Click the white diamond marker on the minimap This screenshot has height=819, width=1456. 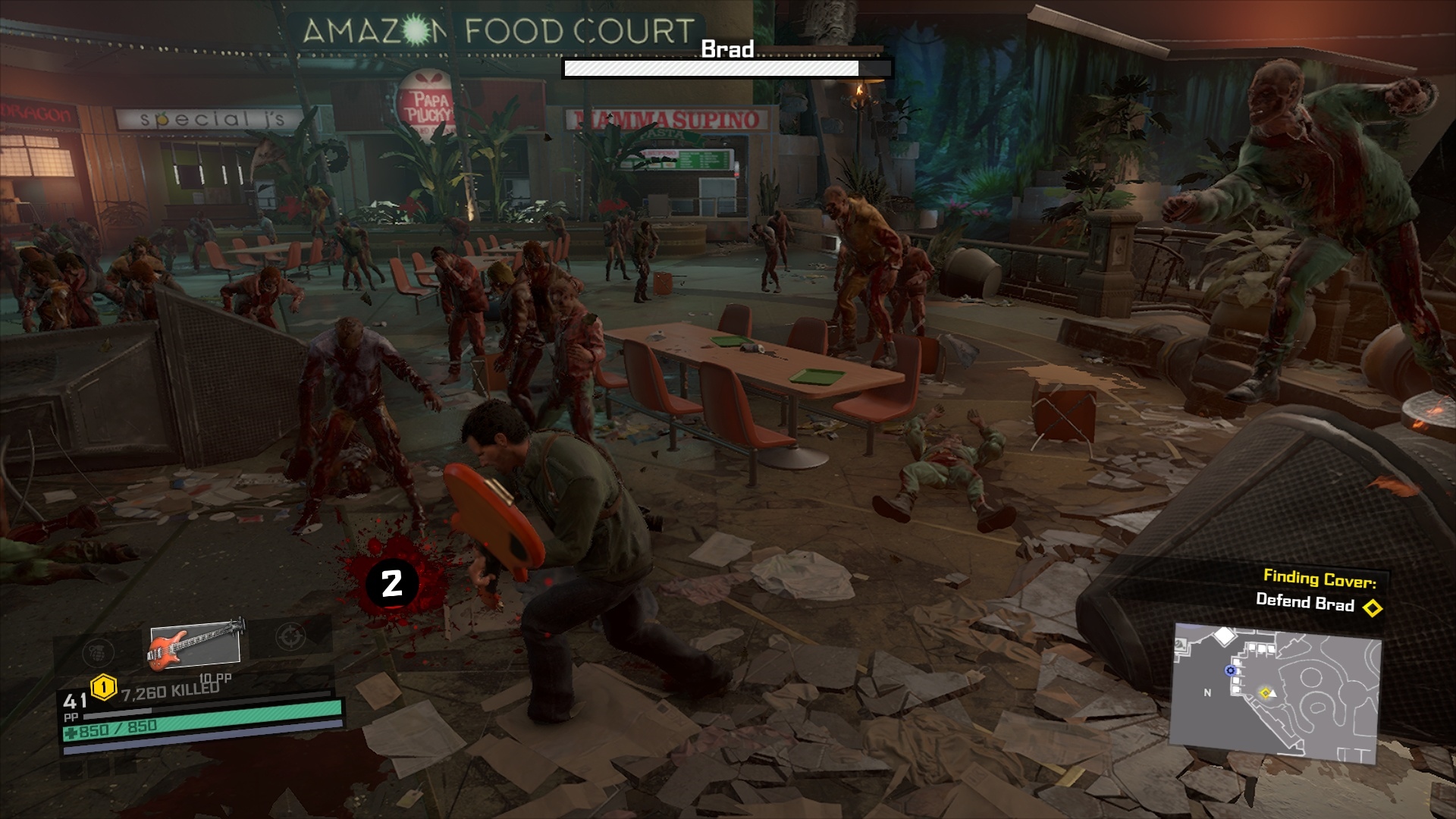click(x=1225, y=635)
